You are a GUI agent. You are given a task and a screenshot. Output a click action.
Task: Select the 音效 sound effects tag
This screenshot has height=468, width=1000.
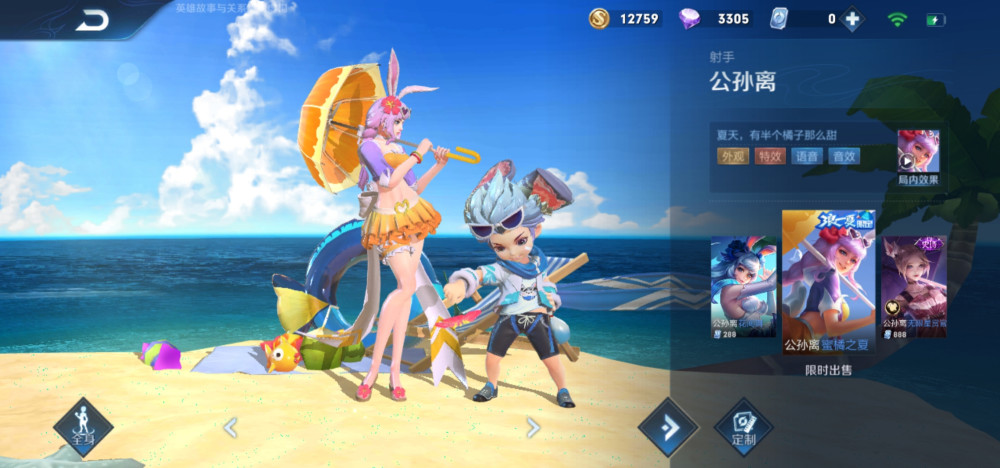click(844, 156)
